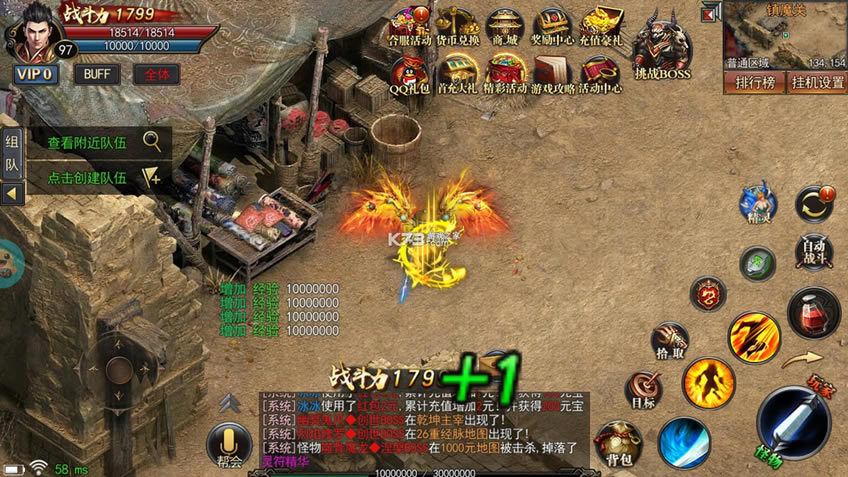
Task: Open the 背包 backpack
Action: (619, 445)
